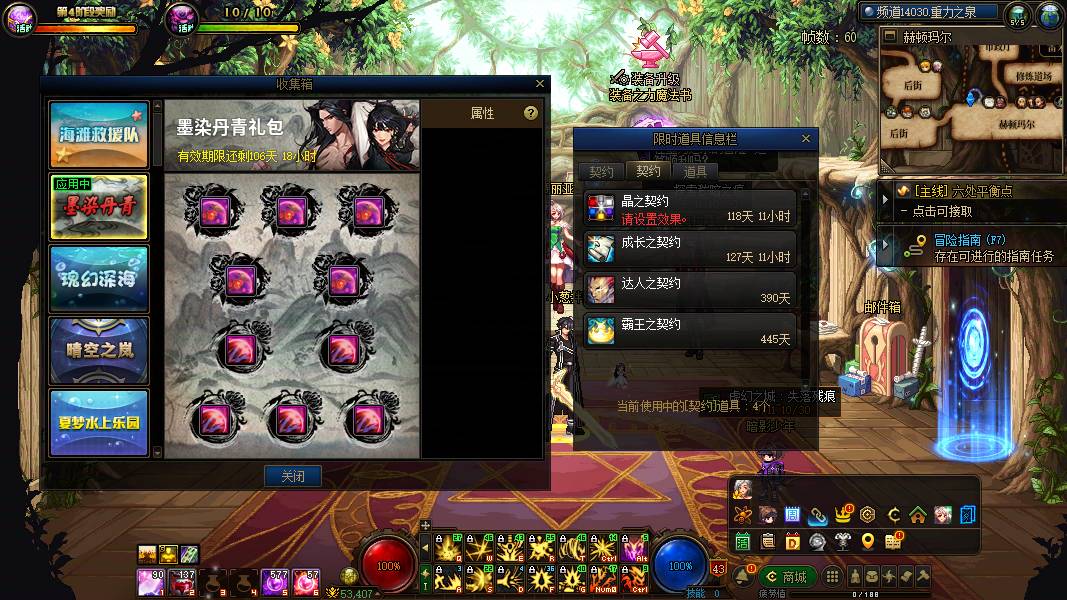Select the 霸王之契约 contract row
Viewport: 1067px width, 600px height.
690,331
